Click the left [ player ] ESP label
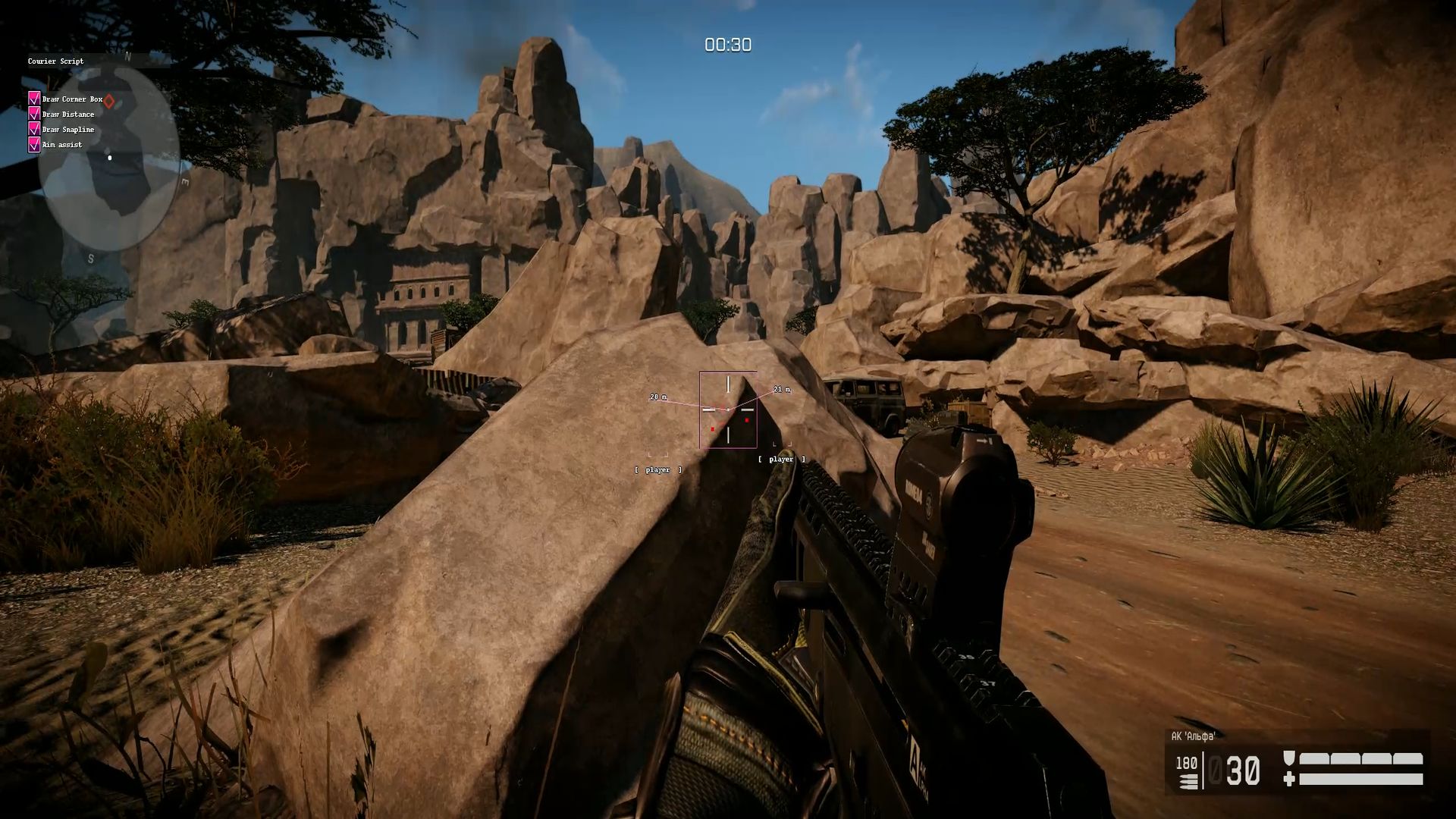 (657, 469)
